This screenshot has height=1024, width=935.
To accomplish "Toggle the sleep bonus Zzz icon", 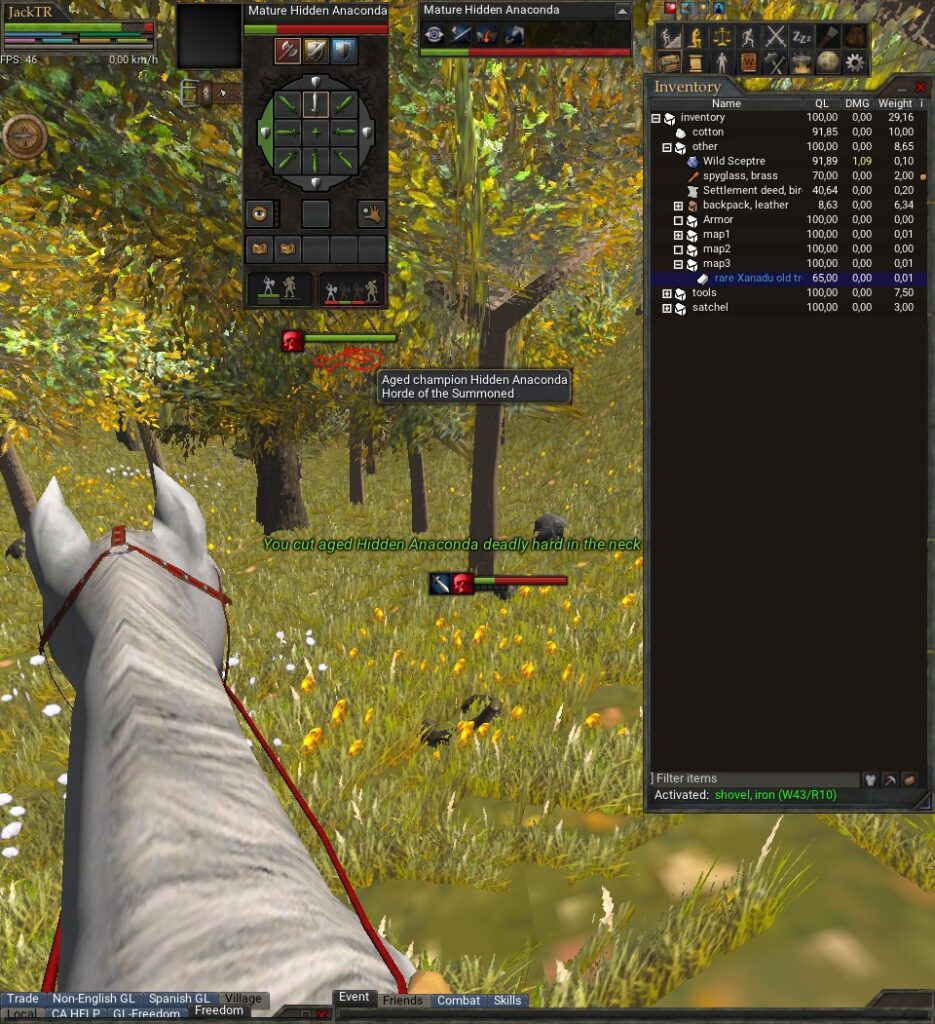I will (x=802, y=37).
